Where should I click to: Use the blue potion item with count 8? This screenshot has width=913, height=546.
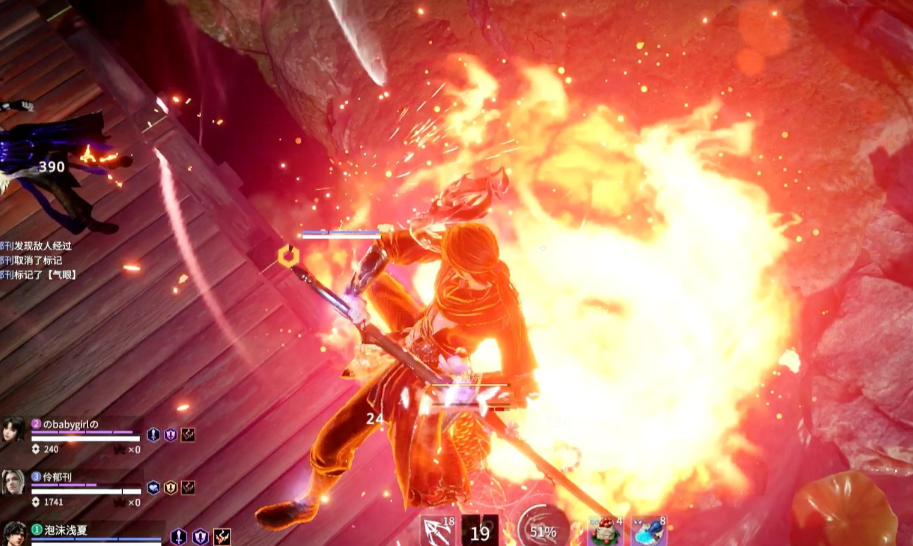pos(649,531)
